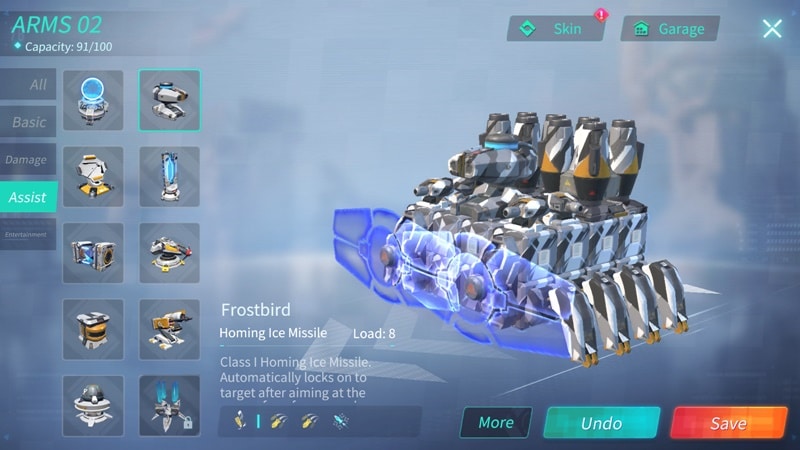Select the Assist category tab
Screen dimensions: 800x450
[28, 197]
